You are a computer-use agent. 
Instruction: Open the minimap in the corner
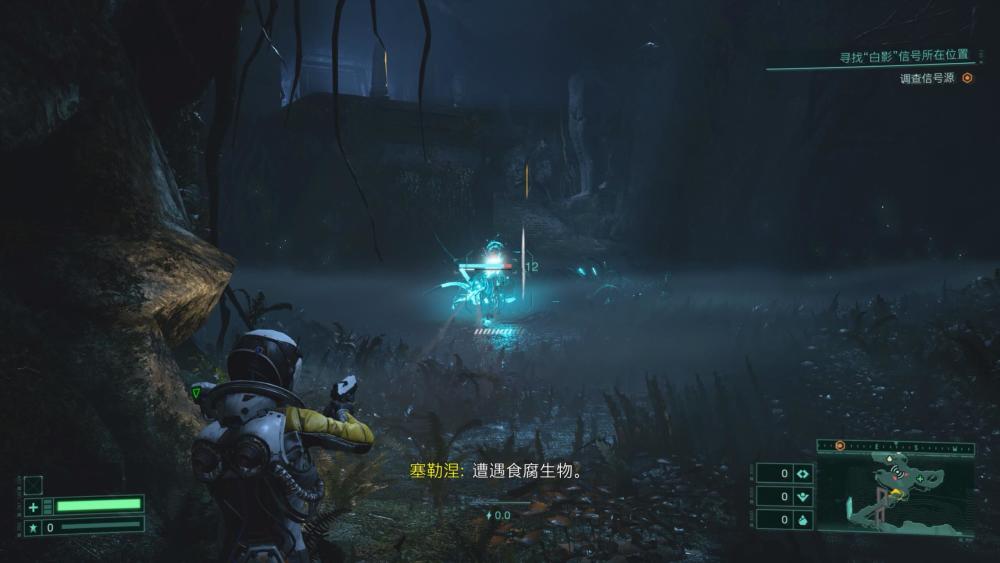(896, 496)
